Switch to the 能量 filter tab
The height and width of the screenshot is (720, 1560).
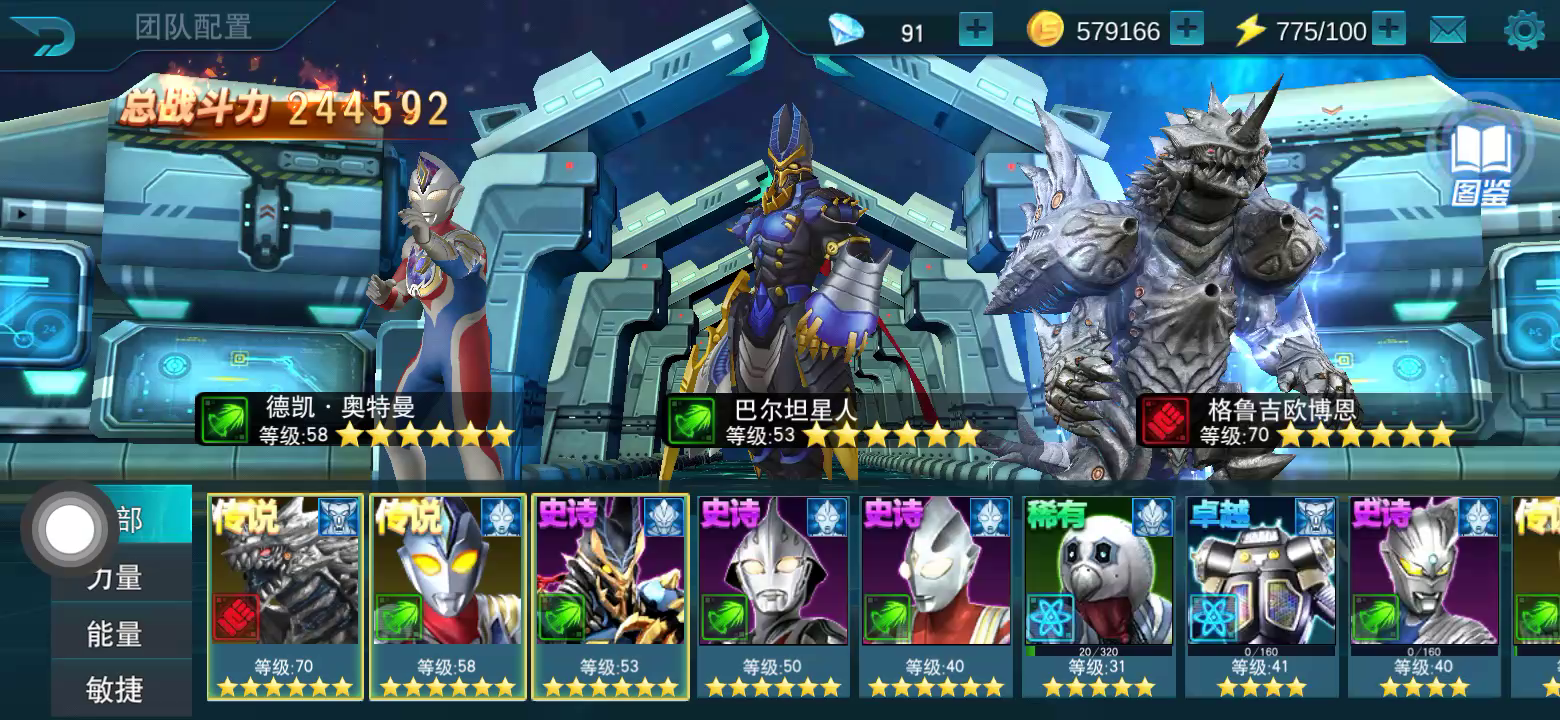point(115,634)
